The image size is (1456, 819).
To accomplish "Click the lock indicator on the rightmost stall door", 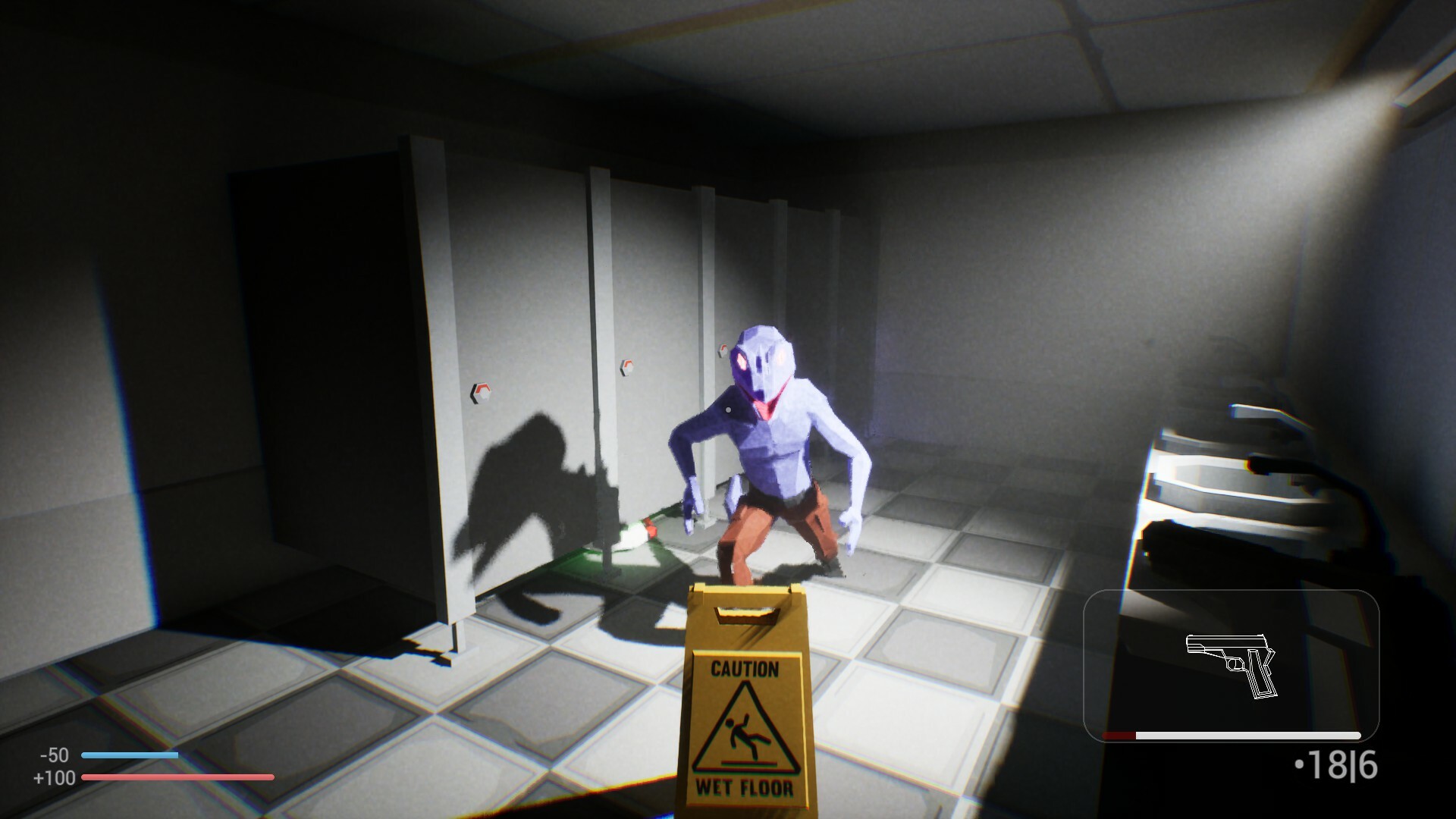I will tap(723, 349).
